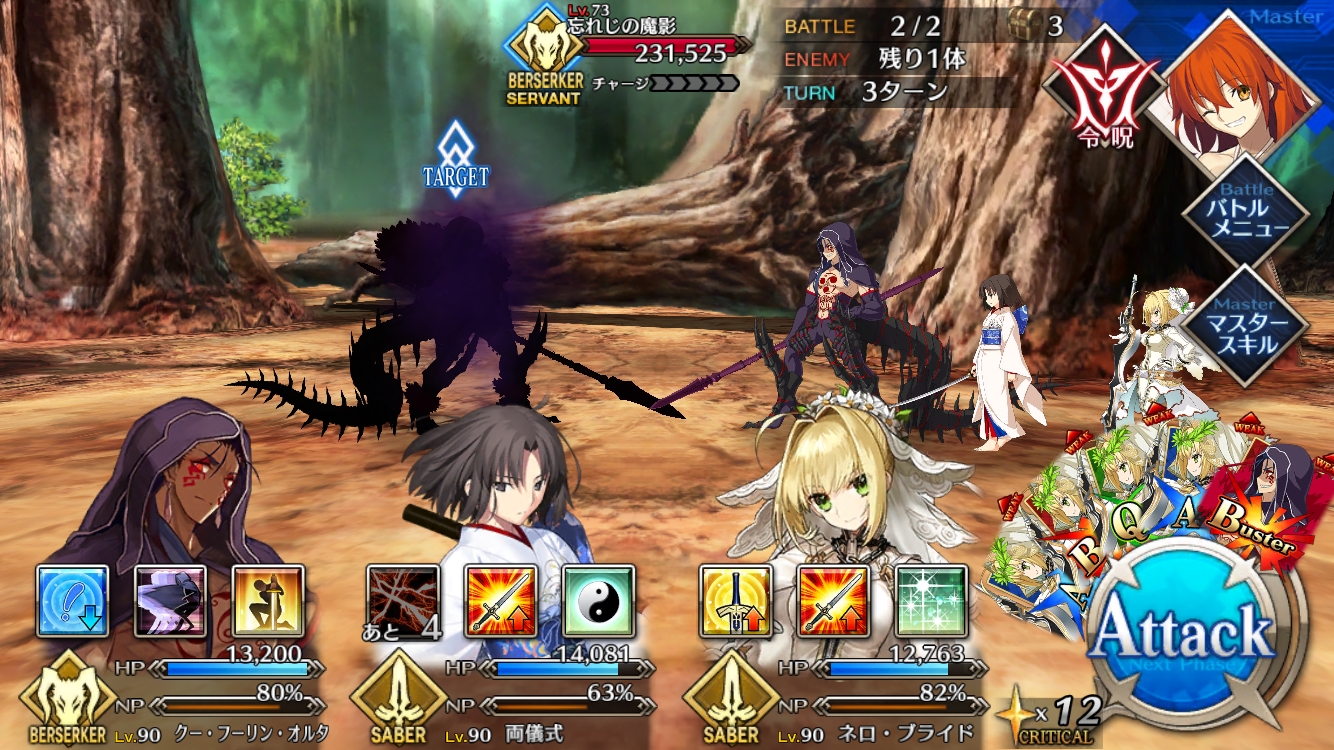This screenshot has height=750, width=1334.
Task: Show Cu Chulainn Alter's Berserker class status
Action: pos(67,699)
